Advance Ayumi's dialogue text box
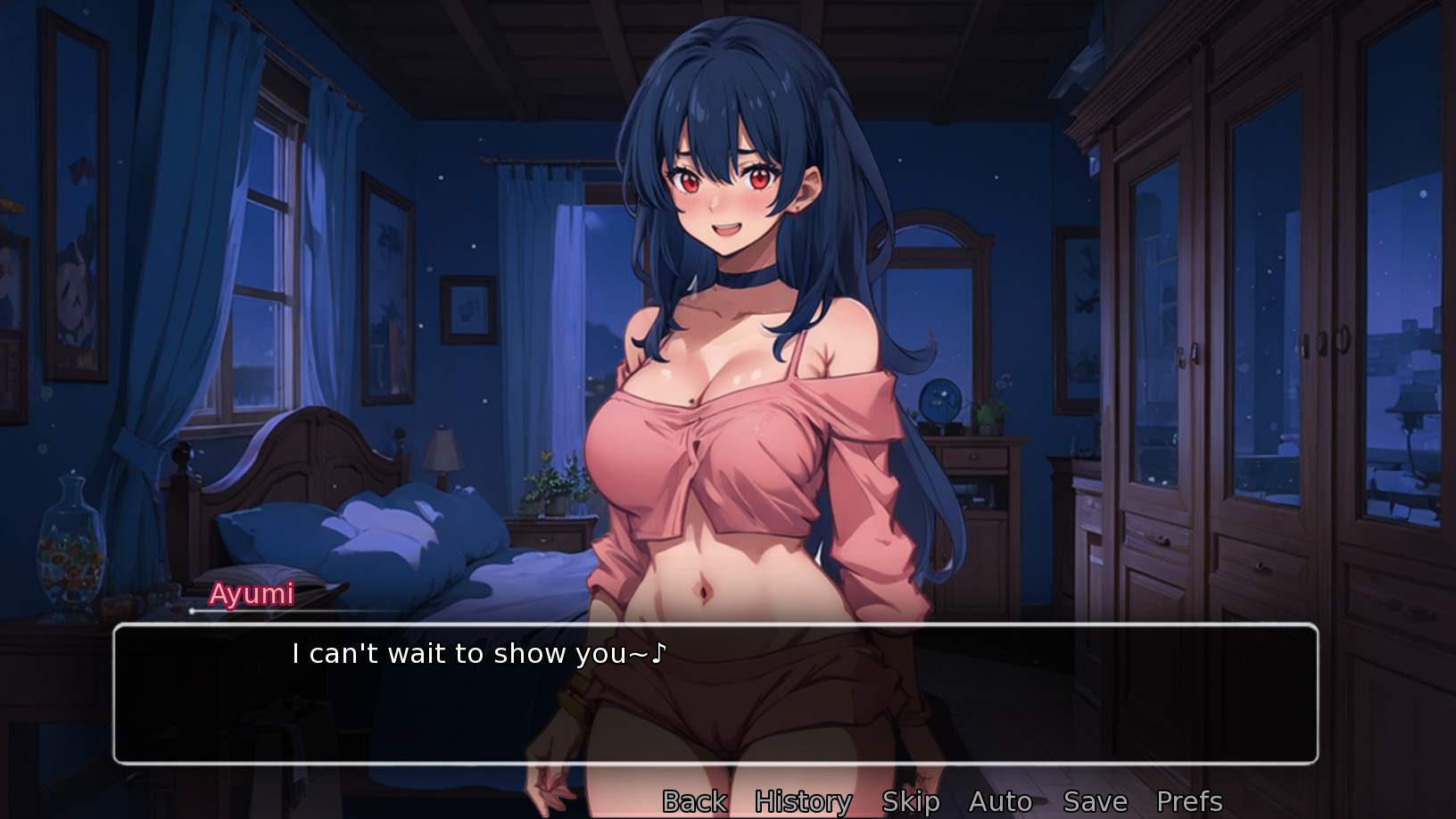 715,693
